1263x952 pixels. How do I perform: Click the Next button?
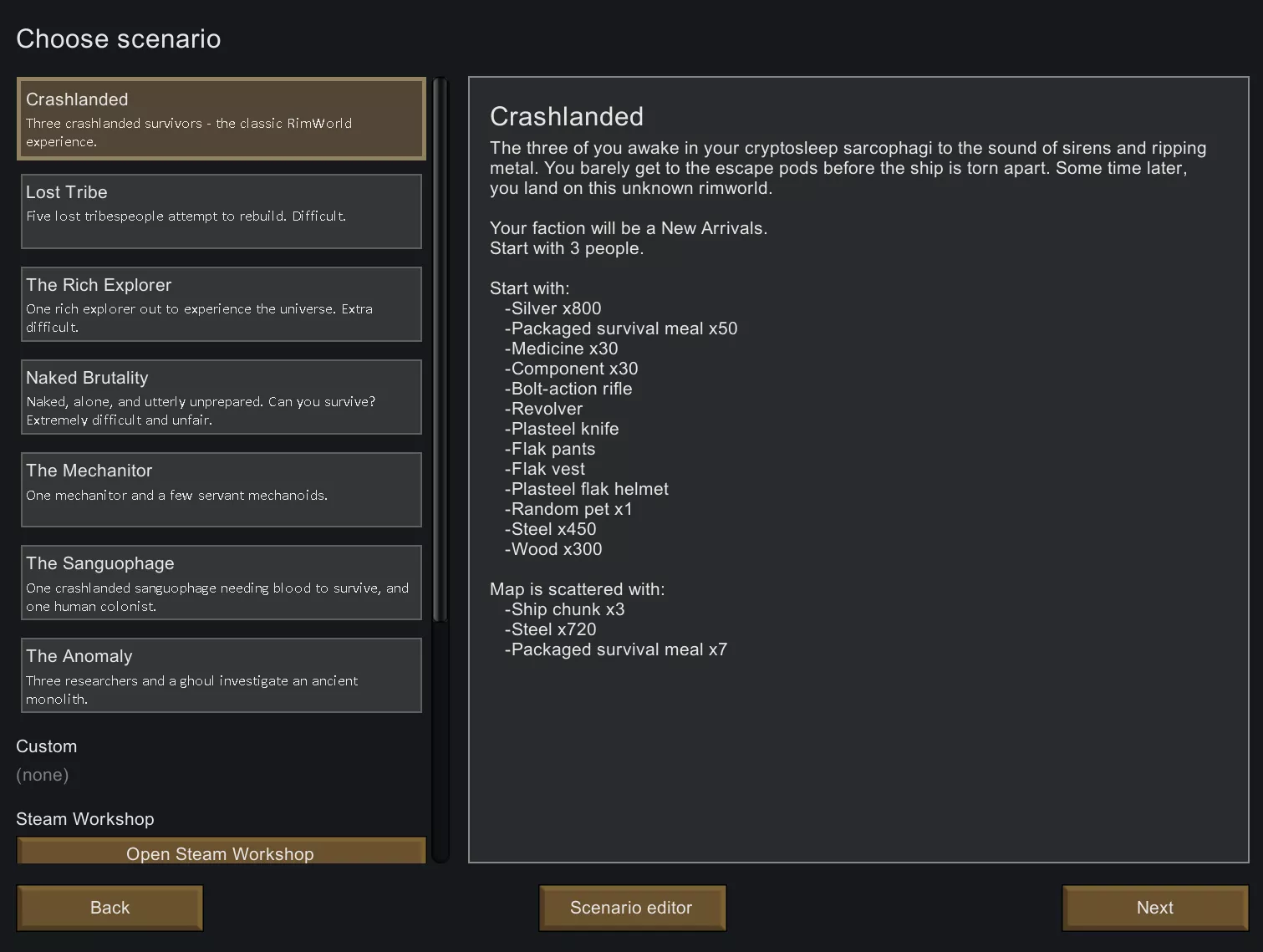(x=1154, y=908)
